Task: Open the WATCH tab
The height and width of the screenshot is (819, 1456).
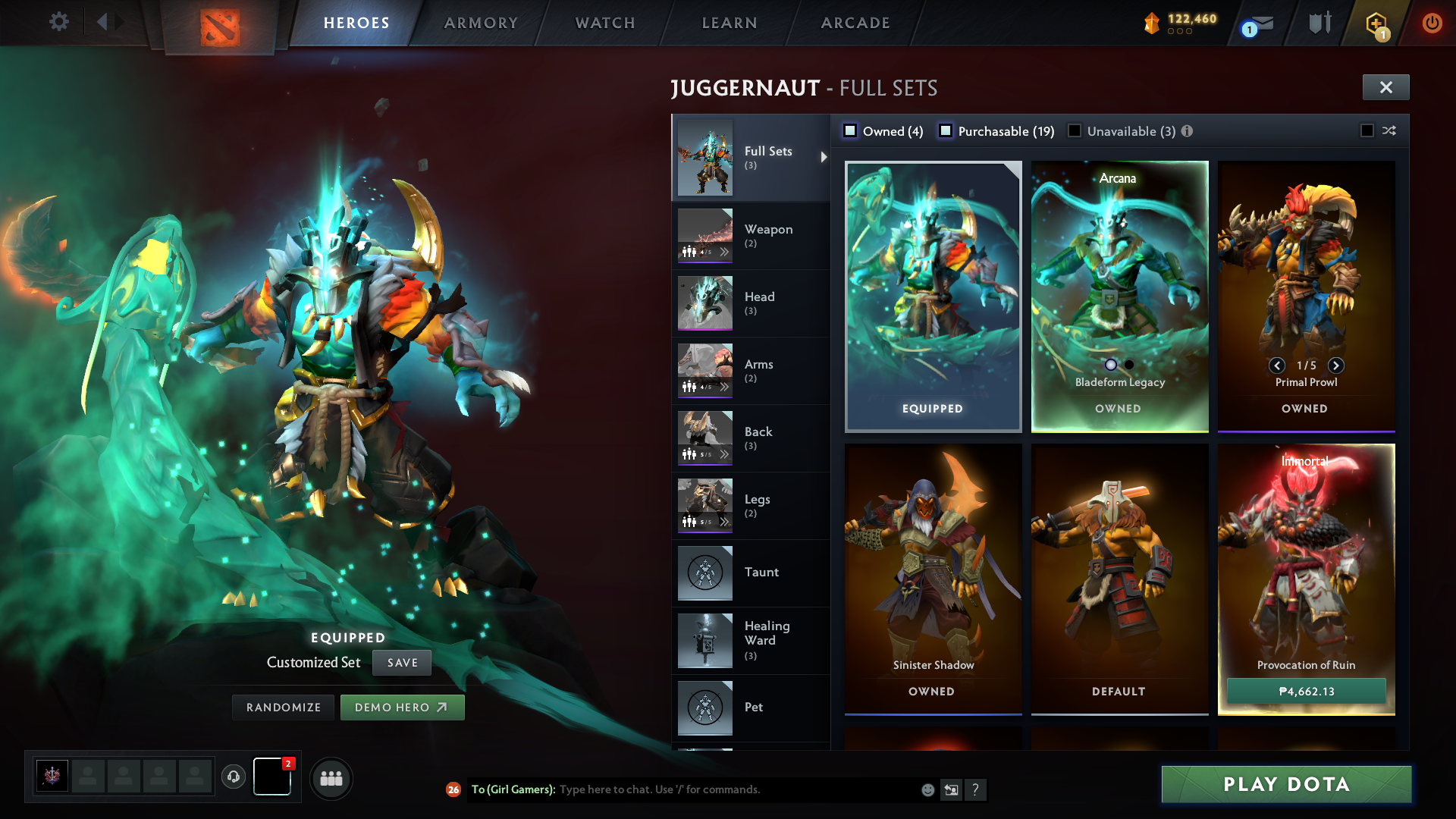Action: (604, 23)
